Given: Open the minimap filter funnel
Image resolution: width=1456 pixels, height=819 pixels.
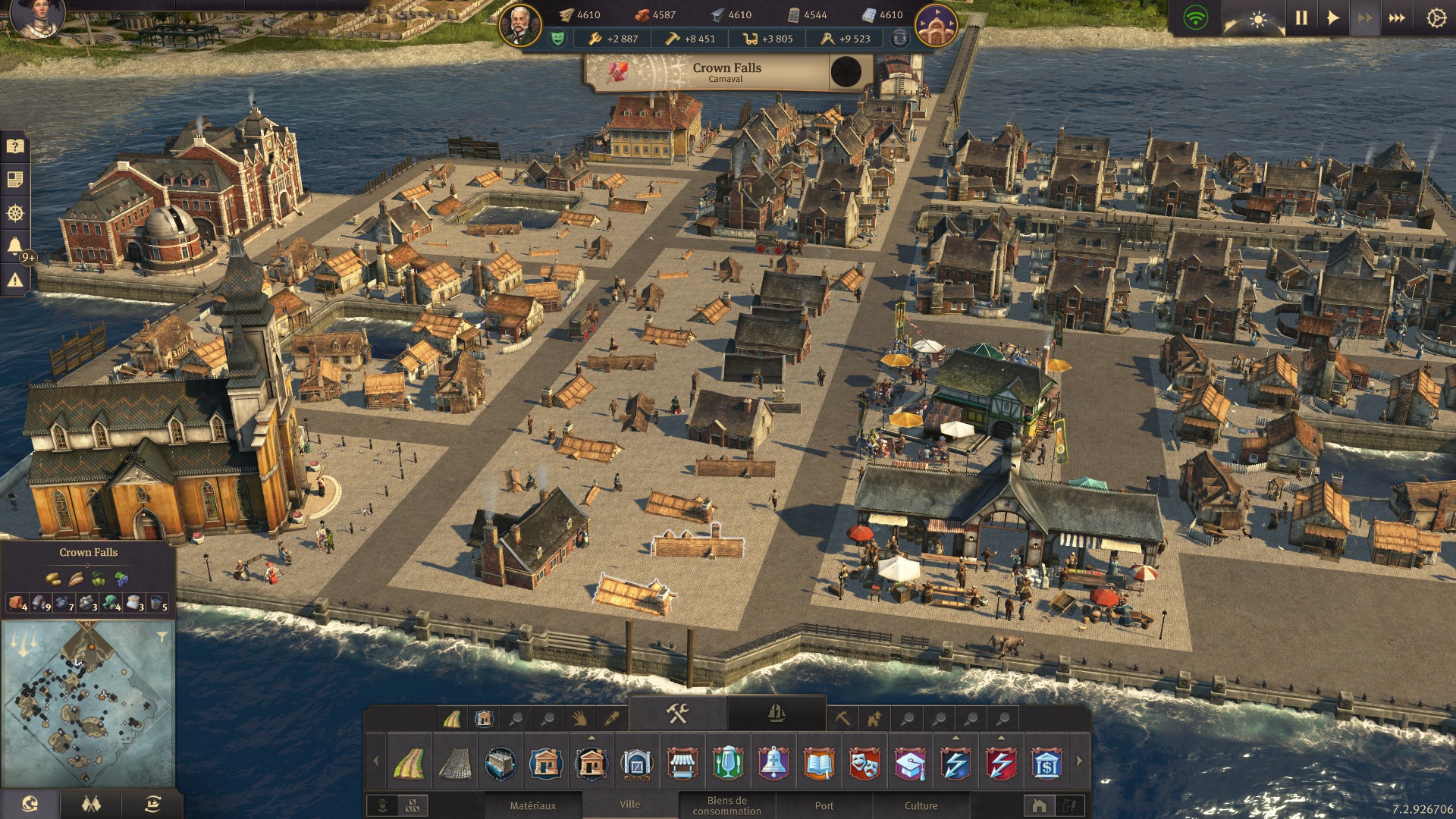Looking at the screenshot, I should (x=162, y=637).
